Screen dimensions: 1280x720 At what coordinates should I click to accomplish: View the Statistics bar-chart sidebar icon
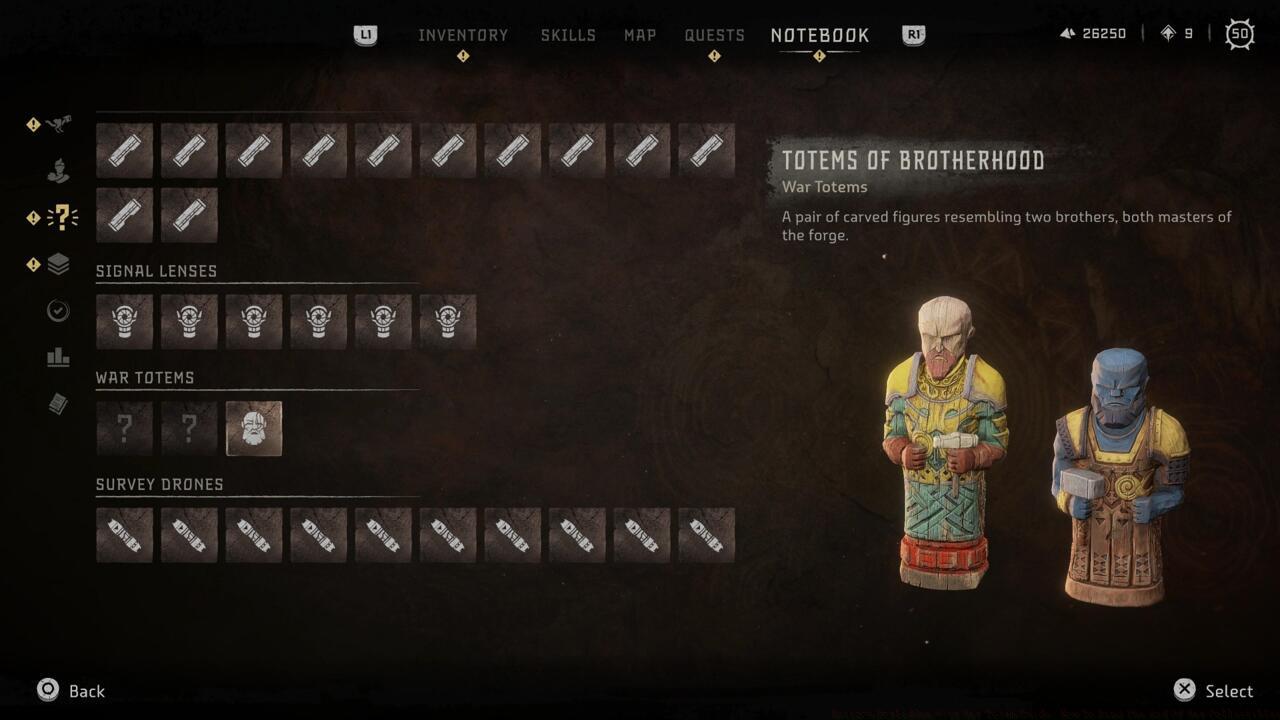58,357
